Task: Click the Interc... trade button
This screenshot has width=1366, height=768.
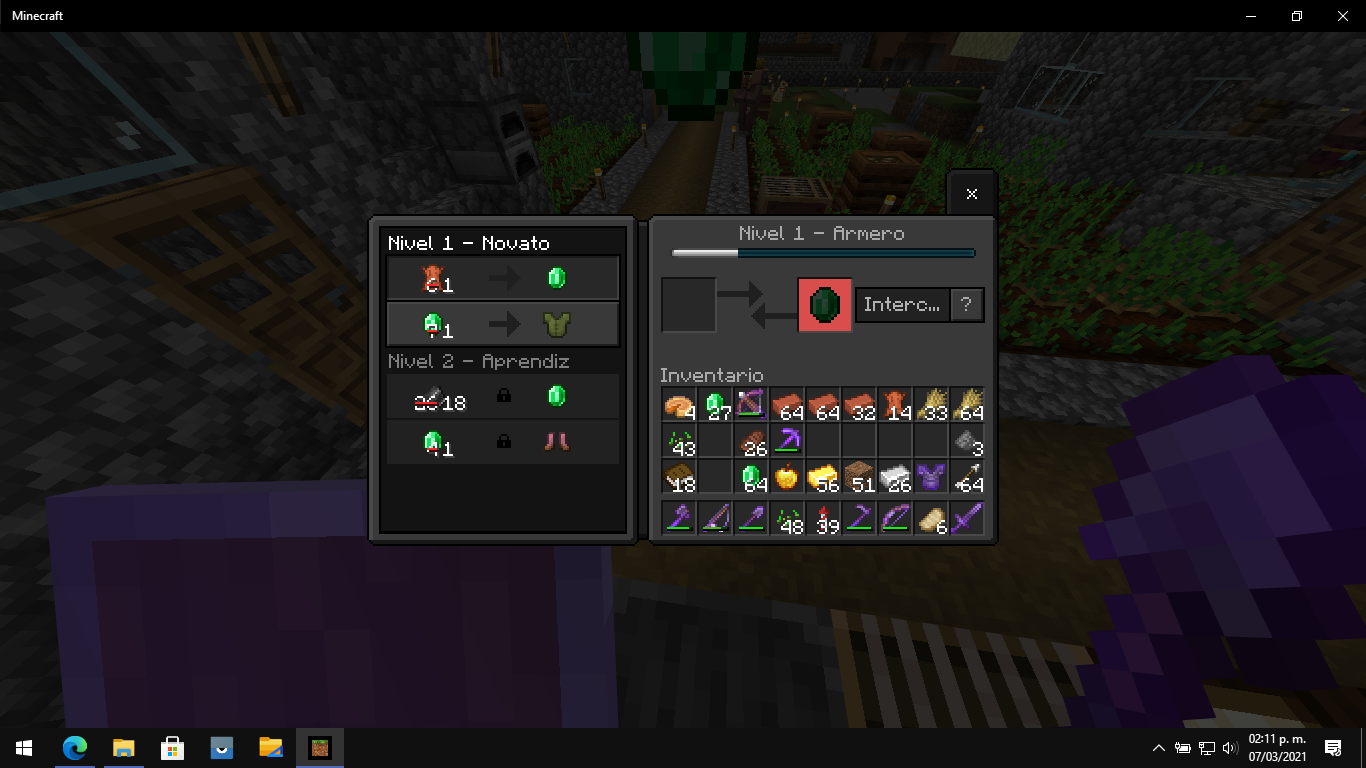Action: [x=902, y=305]
